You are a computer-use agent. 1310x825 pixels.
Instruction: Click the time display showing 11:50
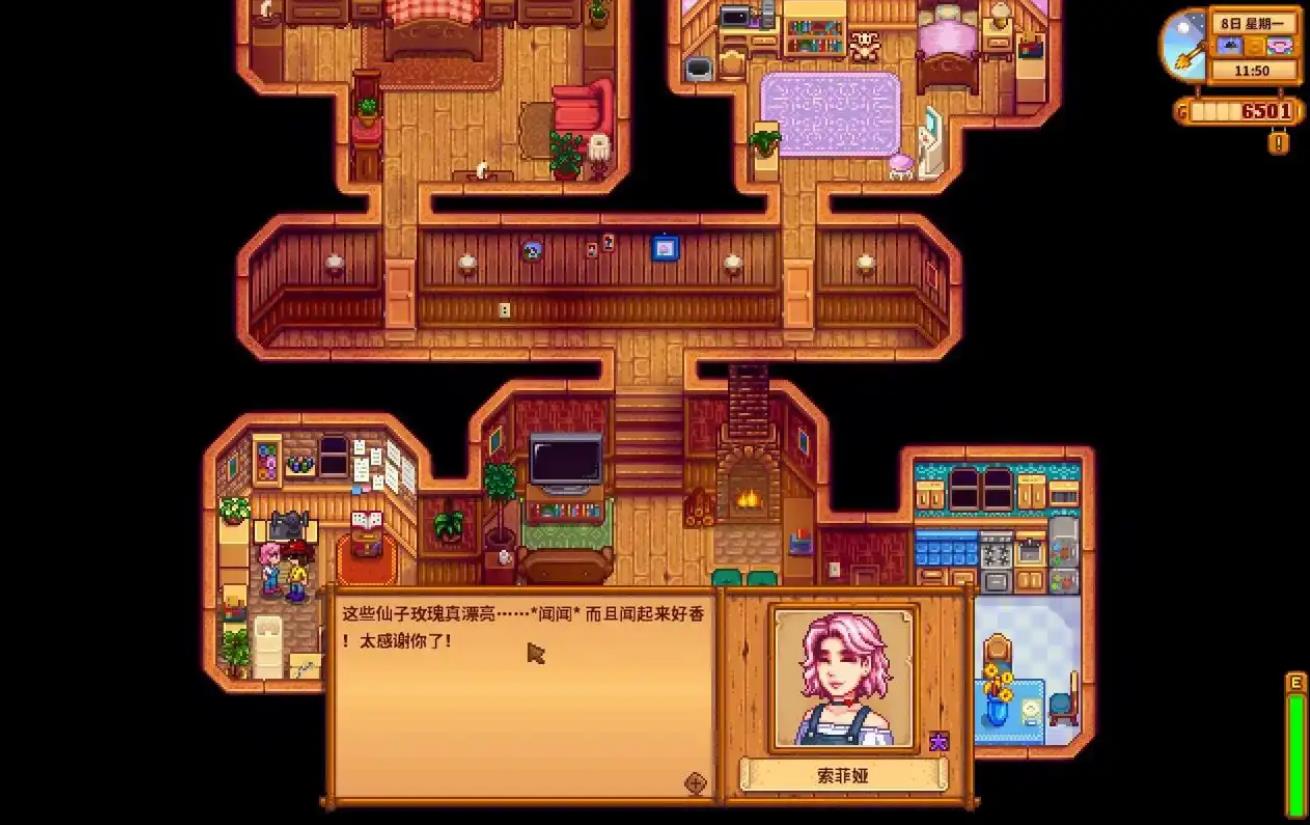pyautogui.click(x=1254, y=70)
